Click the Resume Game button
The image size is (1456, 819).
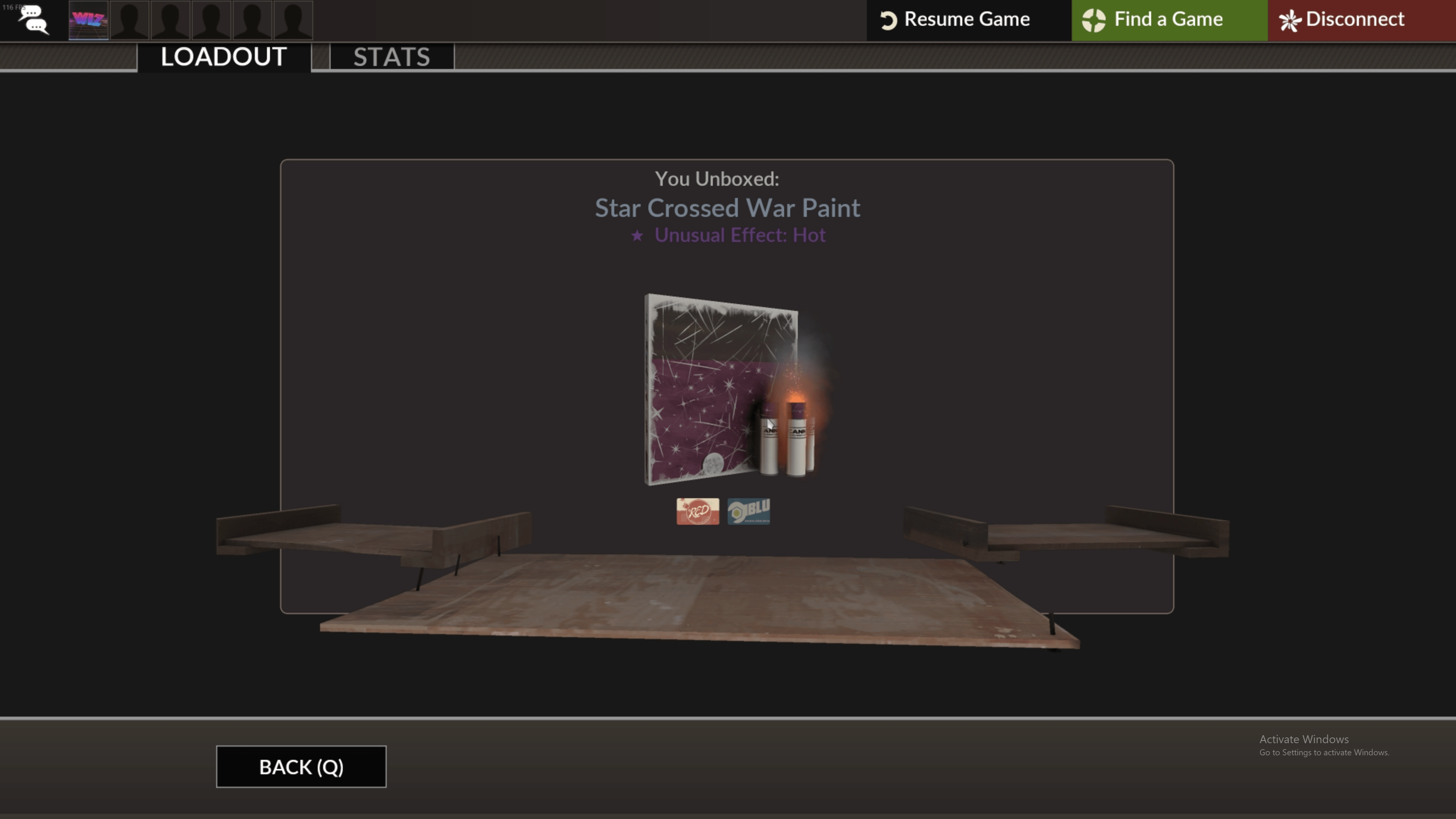coord(968,19)
